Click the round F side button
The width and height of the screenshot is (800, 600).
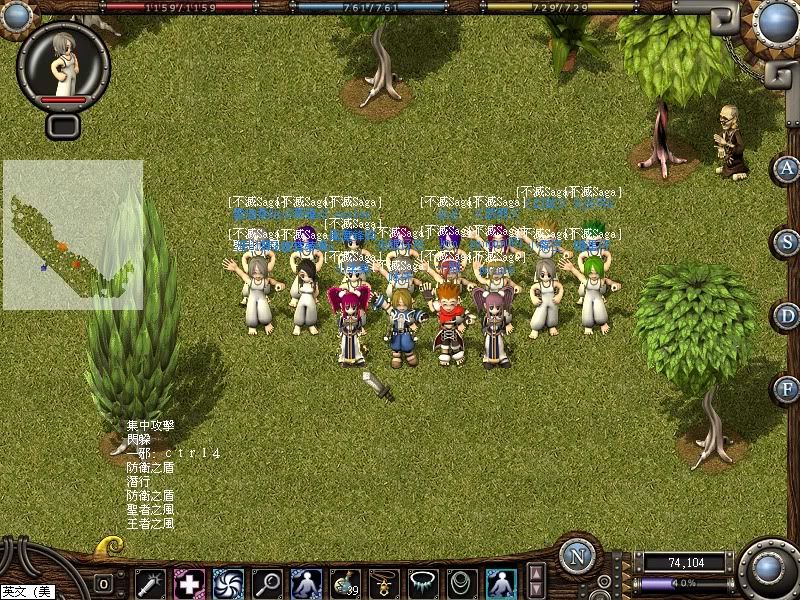[x=788, y=389]
